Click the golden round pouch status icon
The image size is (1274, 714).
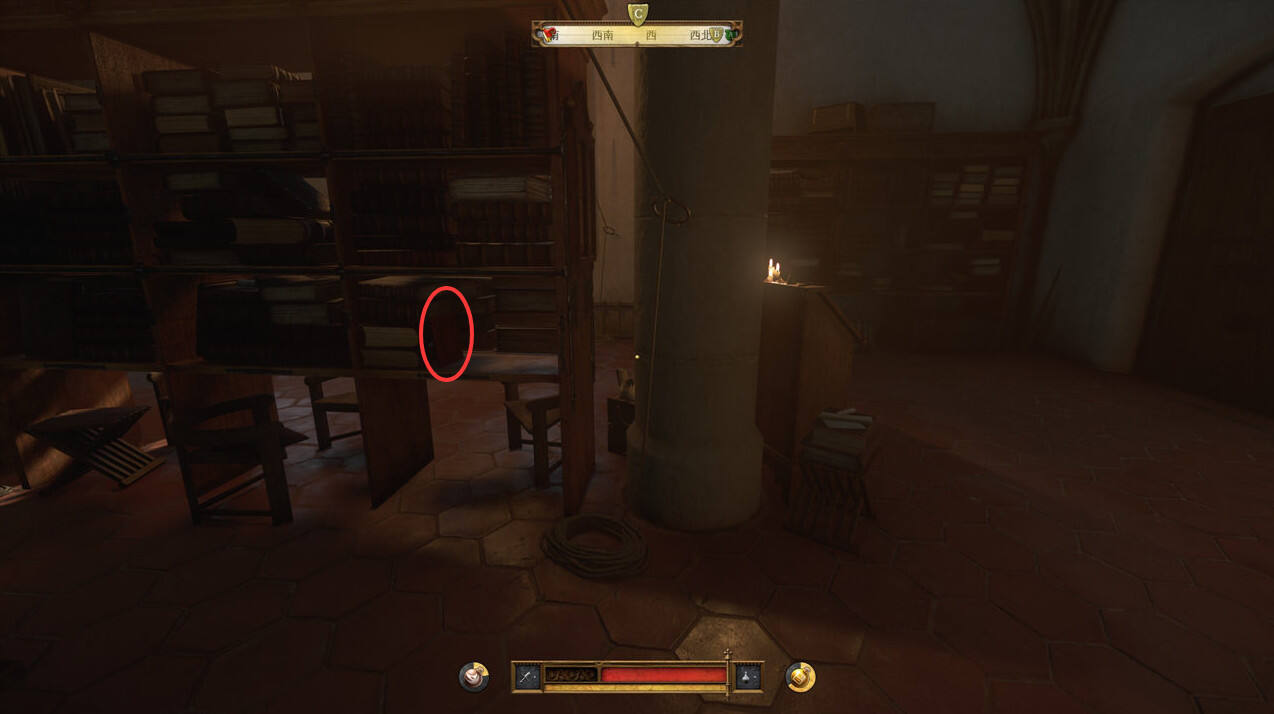tap(800, 677)
